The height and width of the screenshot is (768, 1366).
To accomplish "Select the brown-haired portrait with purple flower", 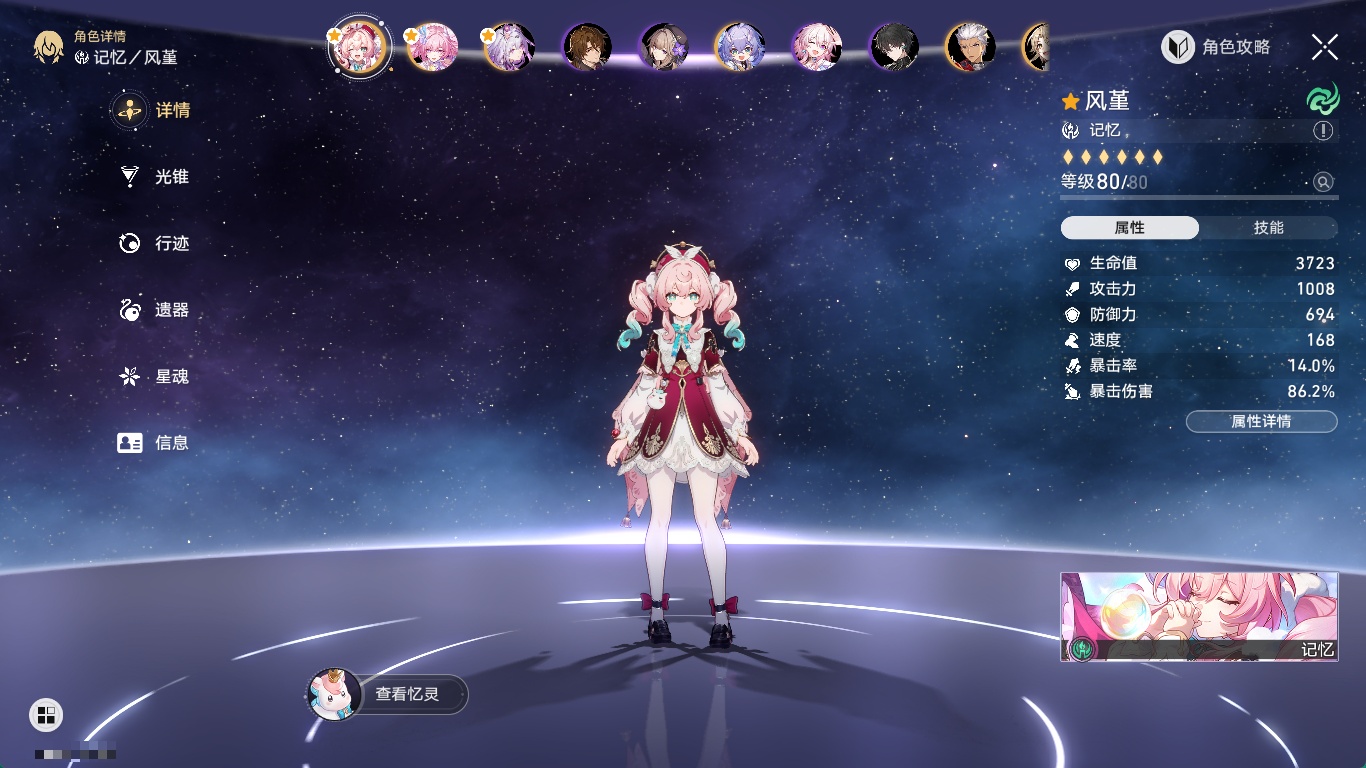I will click(664, 47).
